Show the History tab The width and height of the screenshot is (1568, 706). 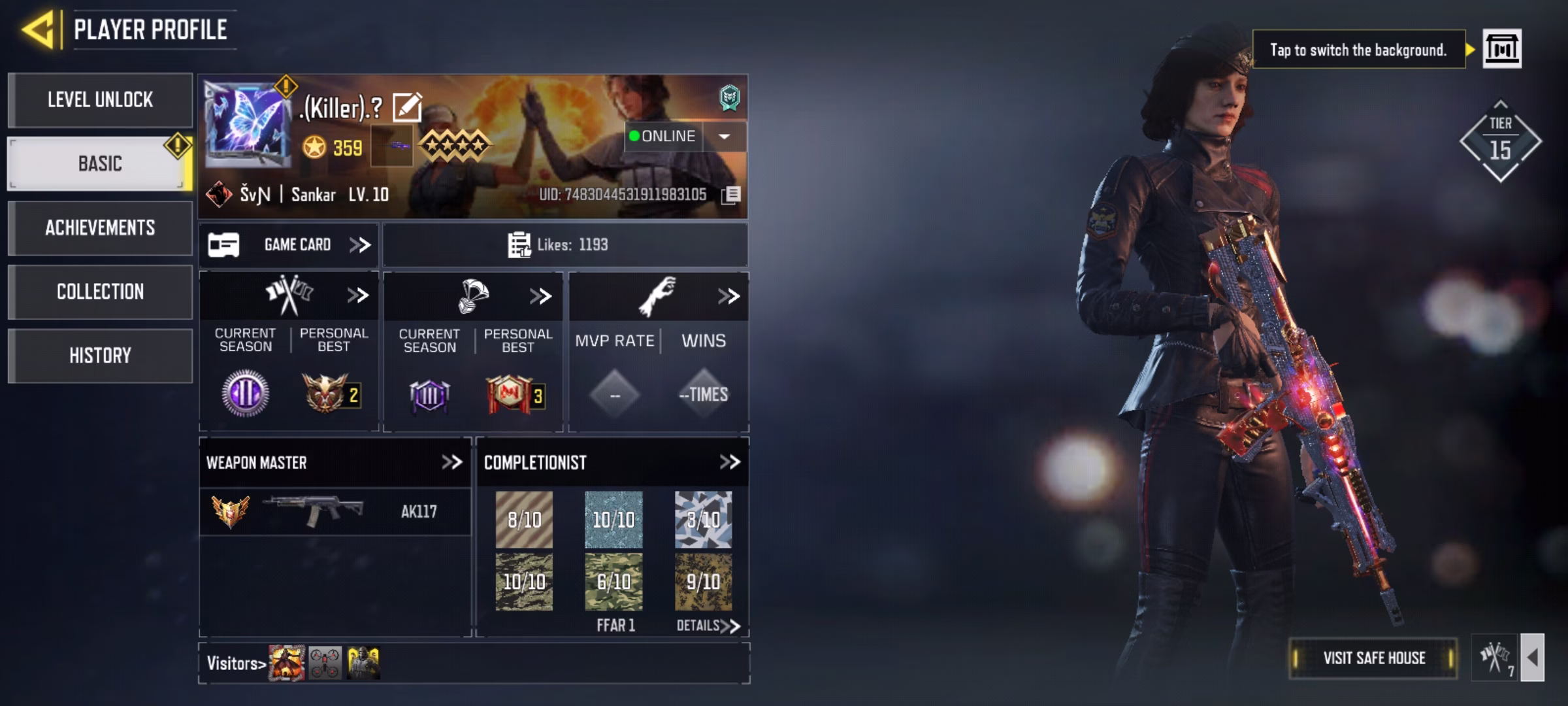point(100,356)
